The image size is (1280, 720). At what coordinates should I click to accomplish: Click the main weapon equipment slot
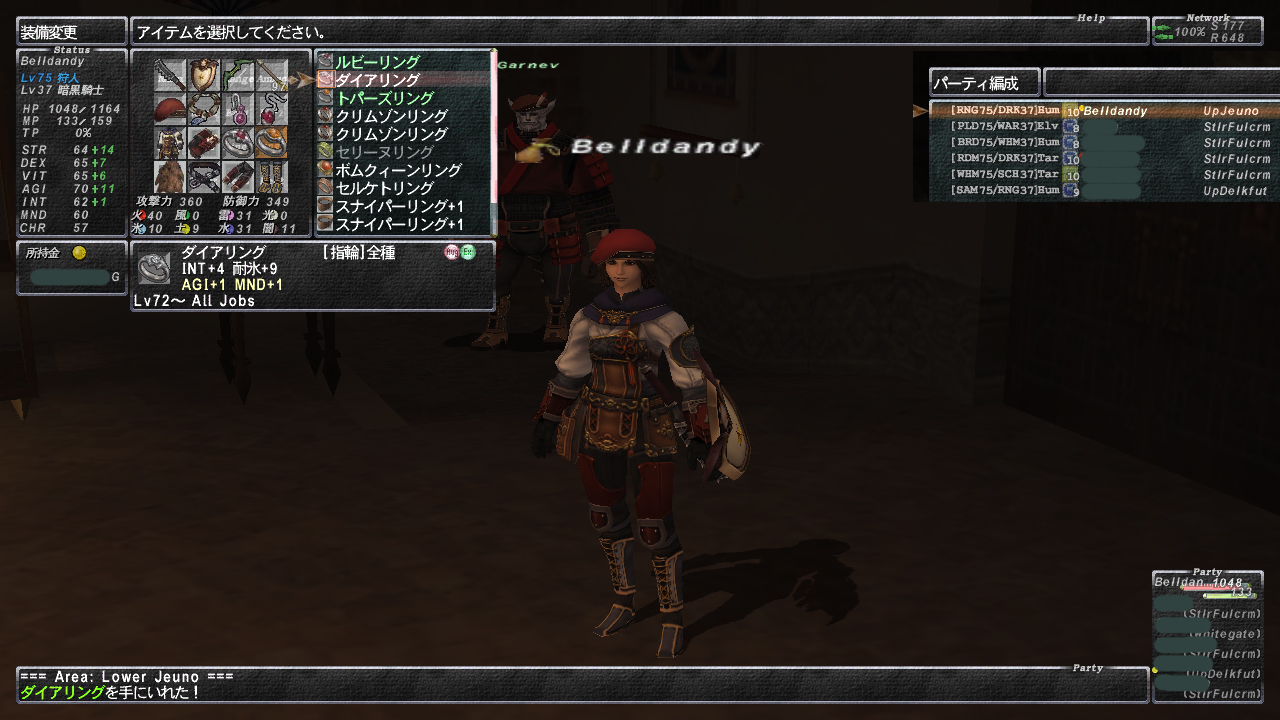pyautogui.click(x=171, y=76)
